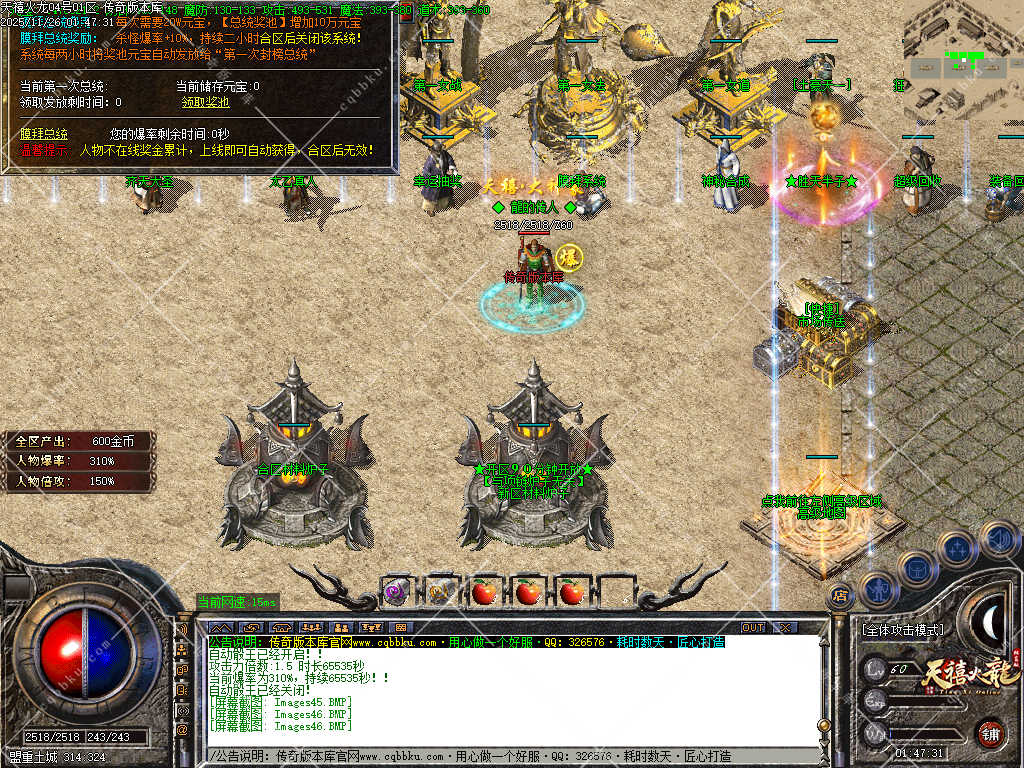
Task: Use the purple orb item in the belt
Action: pos(394,591)
